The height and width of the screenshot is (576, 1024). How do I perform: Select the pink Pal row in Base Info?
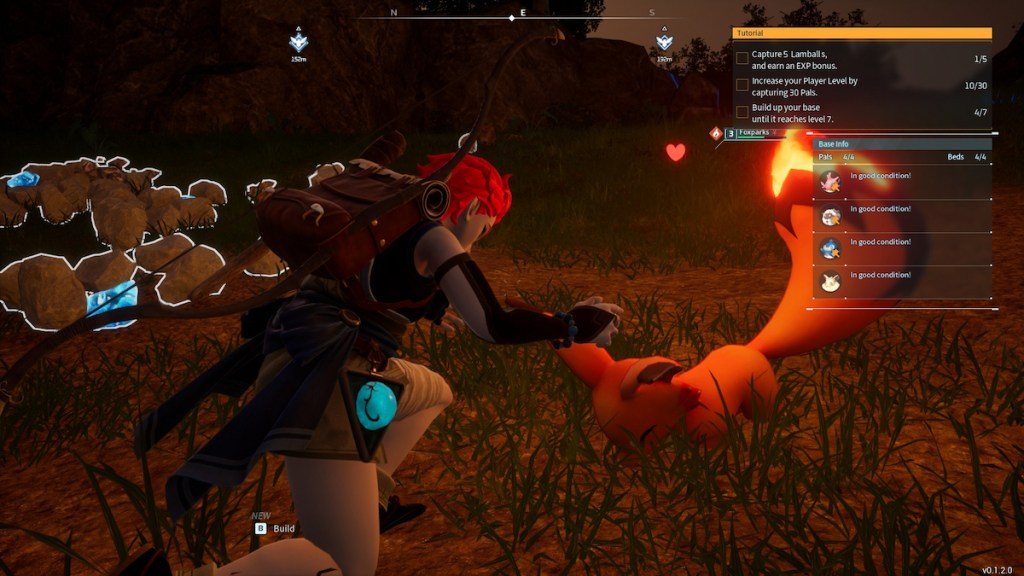pyautogui.click(x=901, y=182)
